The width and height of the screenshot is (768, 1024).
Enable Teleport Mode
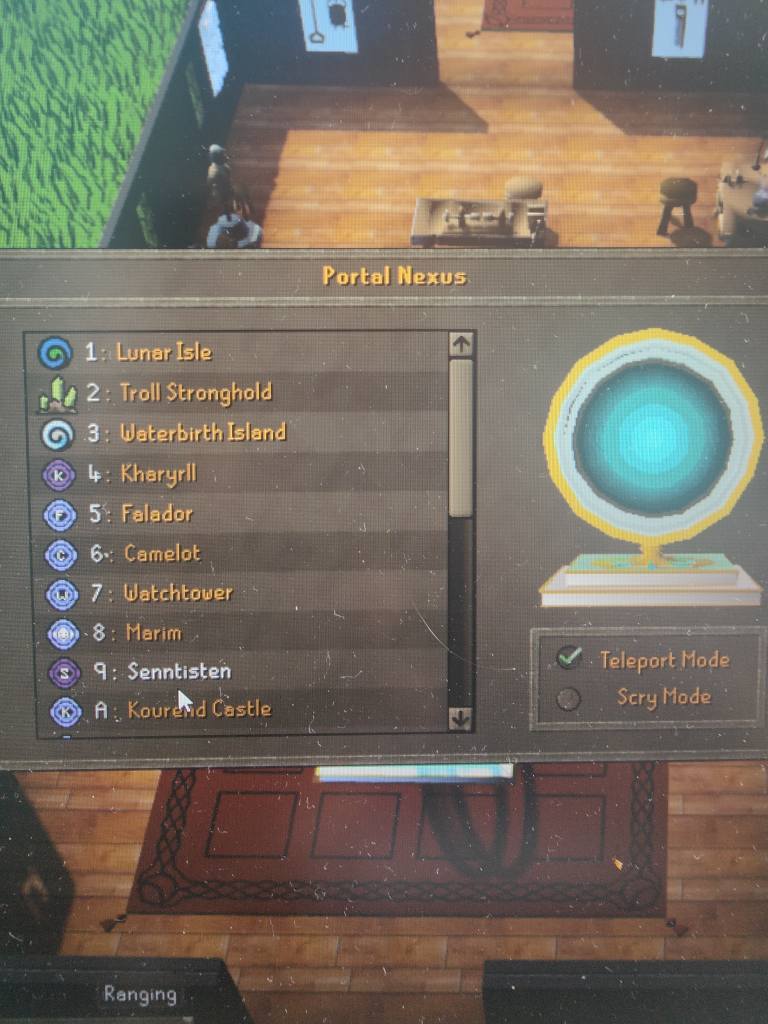coord(570,657)
